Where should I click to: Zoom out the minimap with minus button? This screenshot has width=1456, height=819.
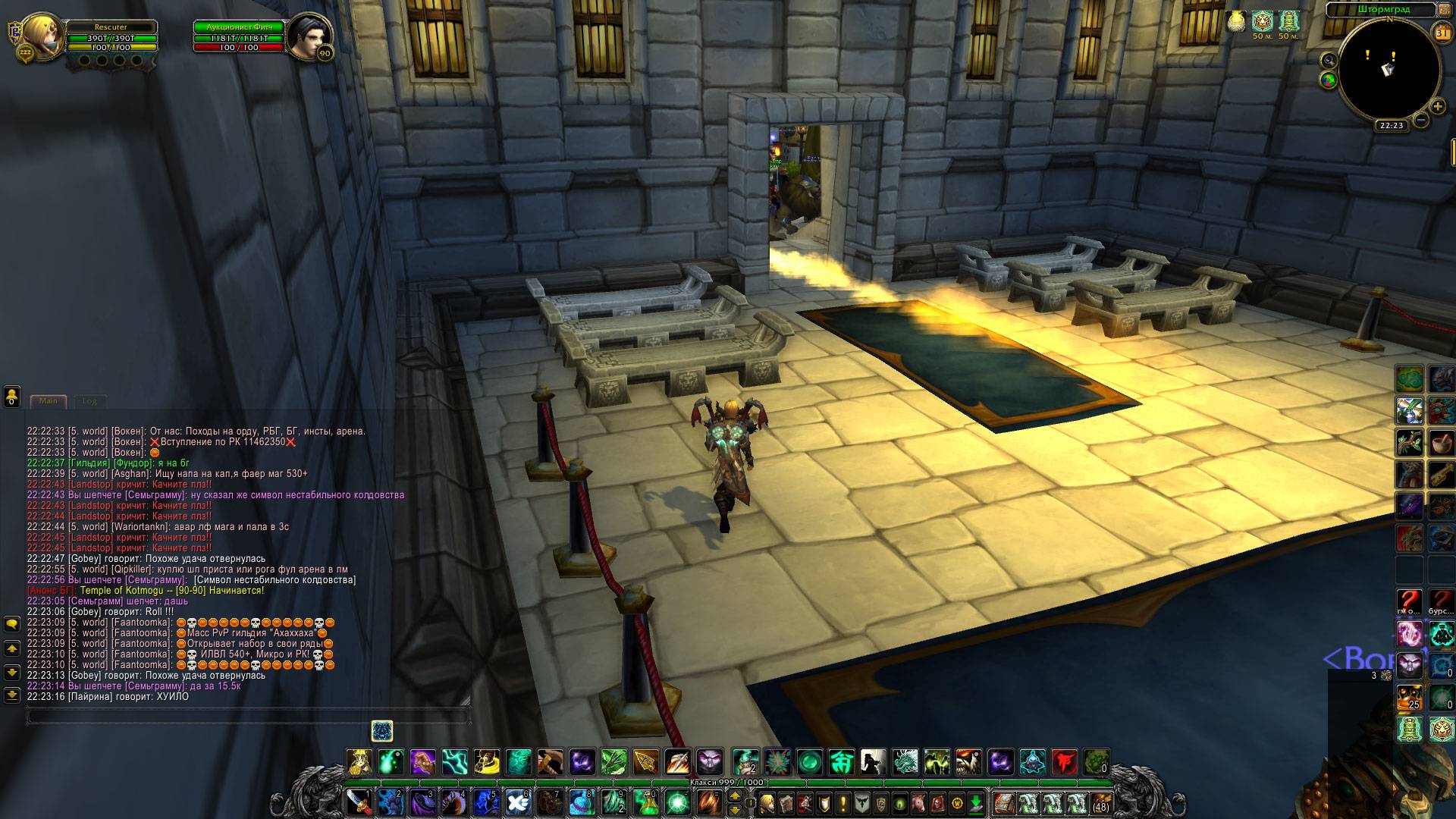point(1421,119)
